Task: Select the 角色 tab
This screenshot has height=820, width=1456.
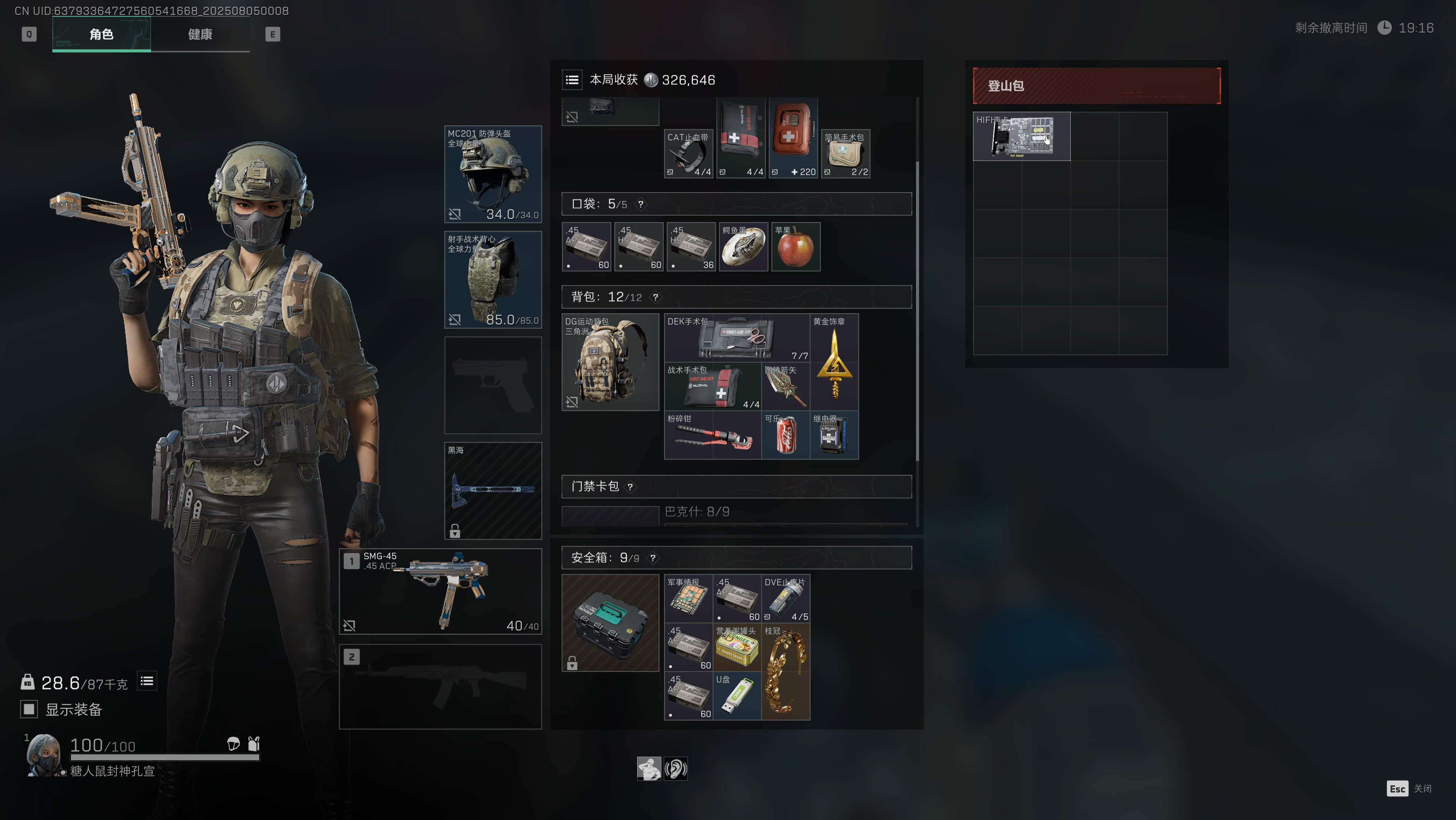Action: pyautogui.click(x=101, y=35)
